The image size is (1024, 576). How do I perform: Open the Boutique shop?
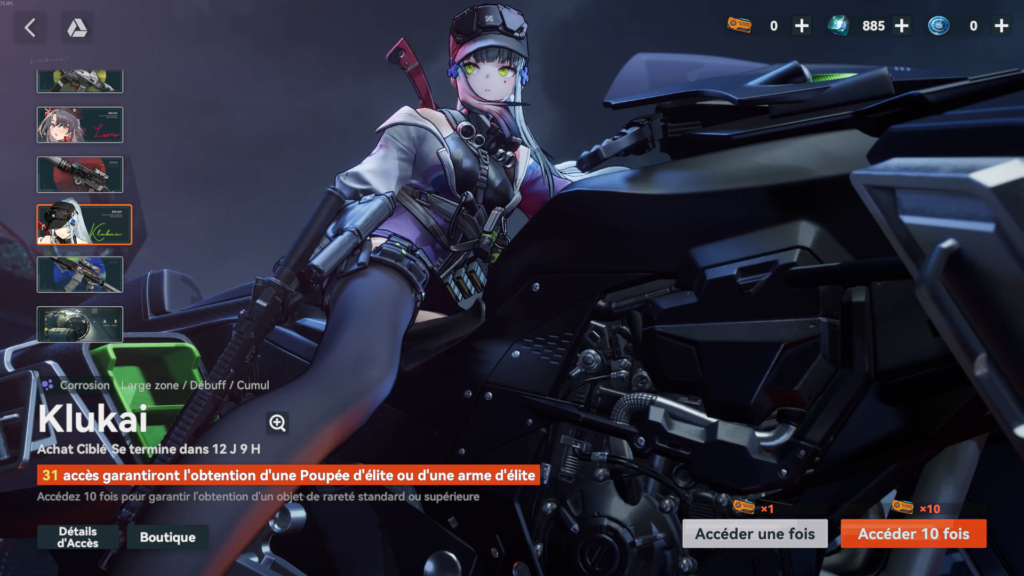pyautogui.click(x=167, y=537)
